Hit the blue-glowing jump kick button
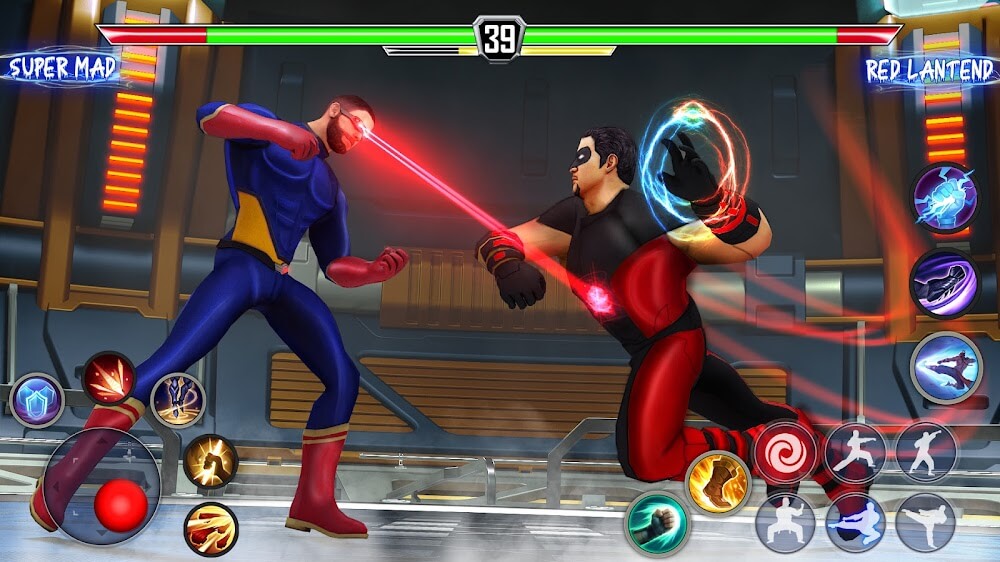The height and width of the screenshot is (562, 1000). tap(855, 522)
